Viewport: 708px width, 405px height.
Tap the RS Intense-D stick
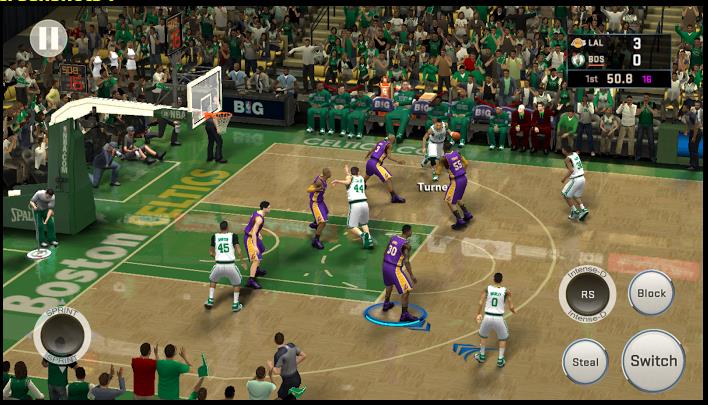[x=587, y=295]
